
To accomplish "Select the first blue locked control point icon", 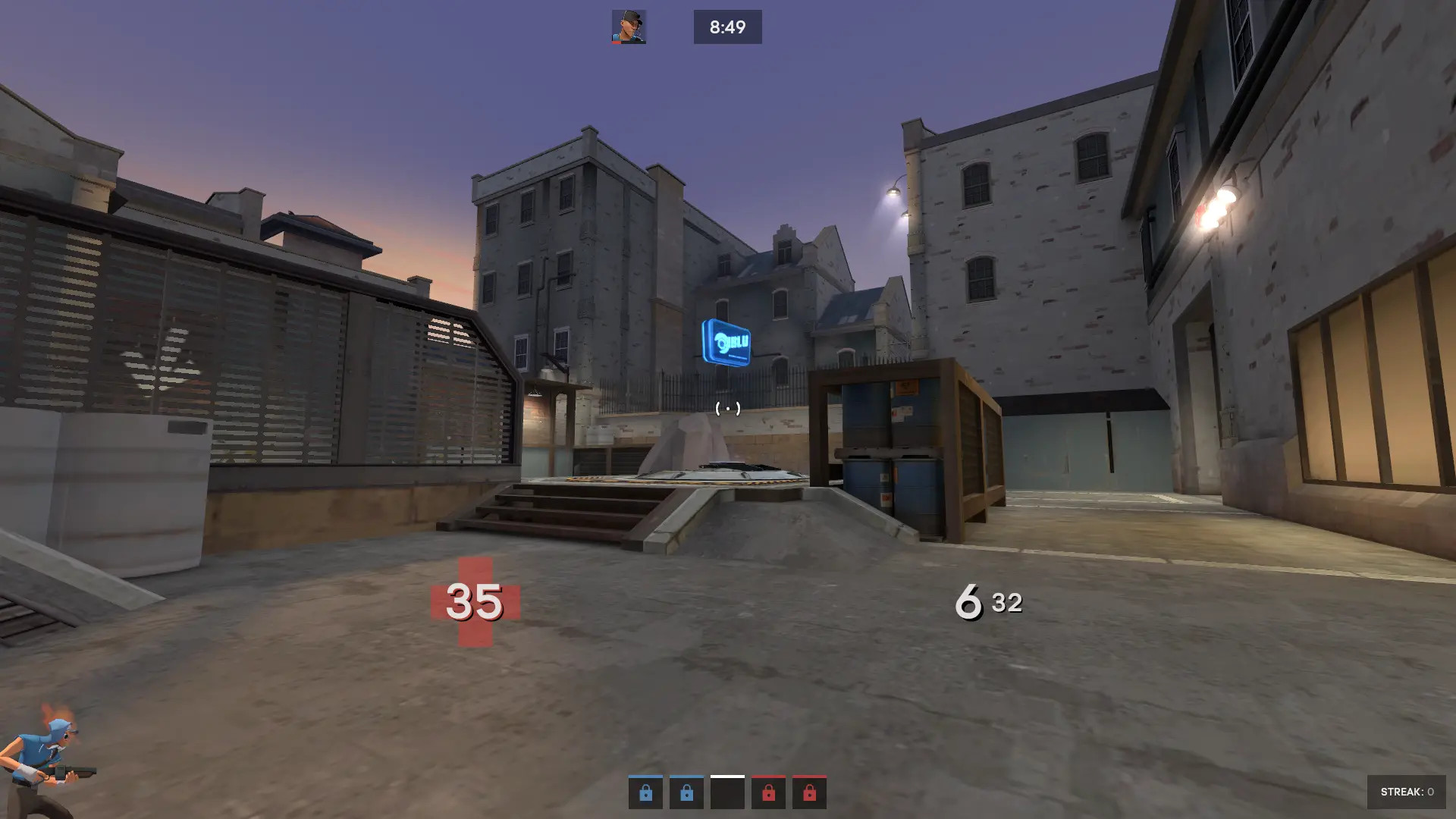I will pos(645,793).
